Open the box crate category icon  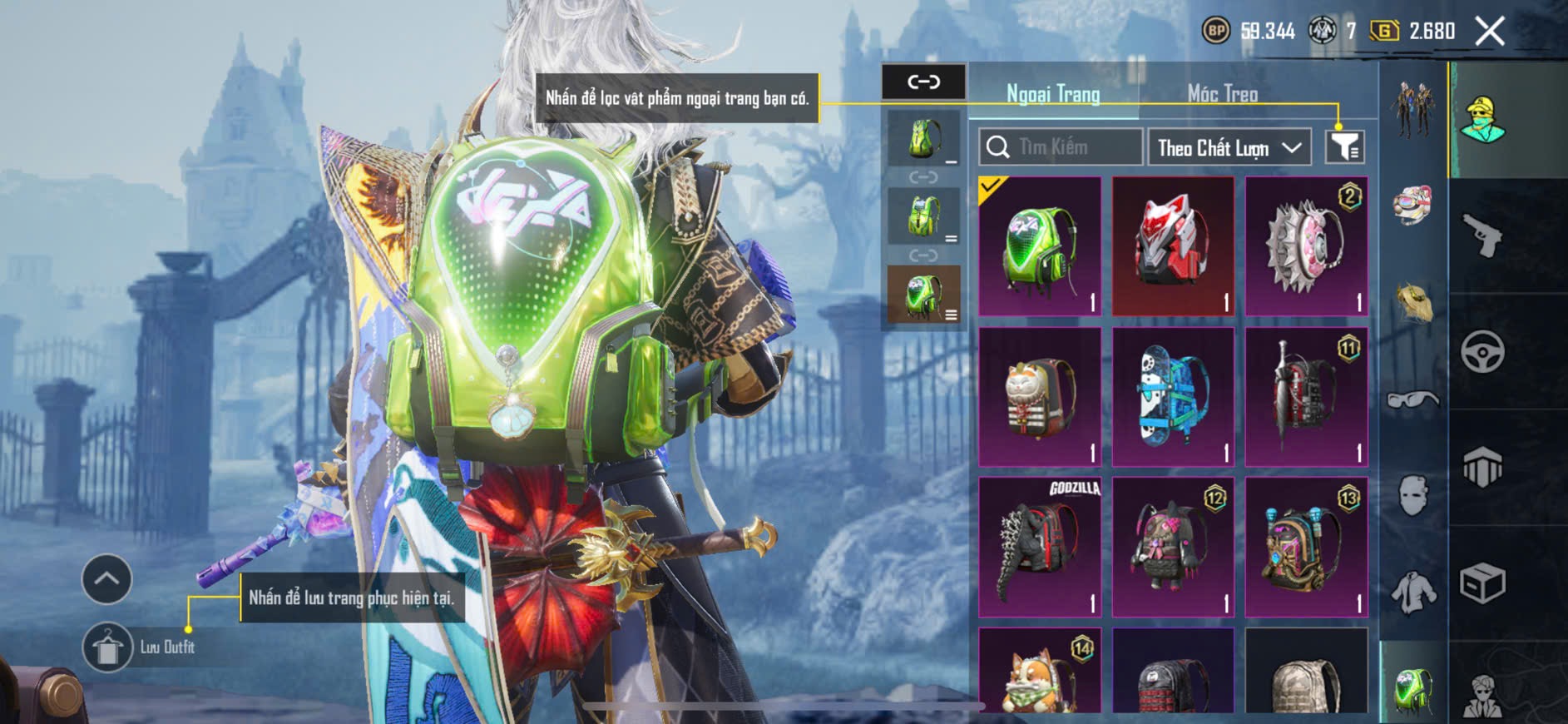(x=1482, y=583)
